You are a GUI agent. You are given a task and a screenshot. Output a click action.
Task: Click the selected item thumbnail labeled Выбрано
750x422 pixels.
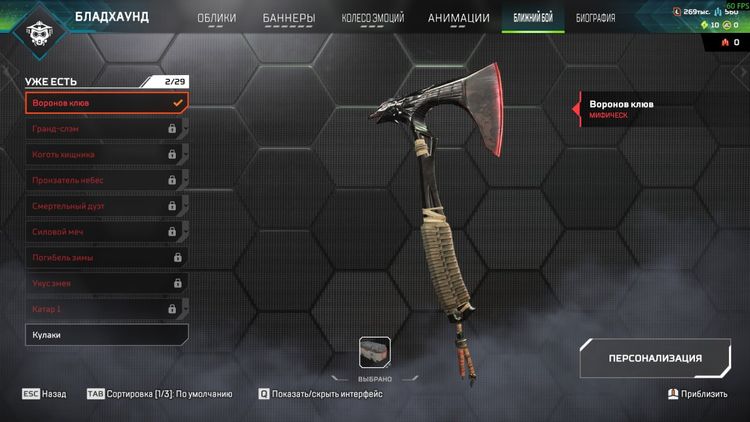(375, 353)
